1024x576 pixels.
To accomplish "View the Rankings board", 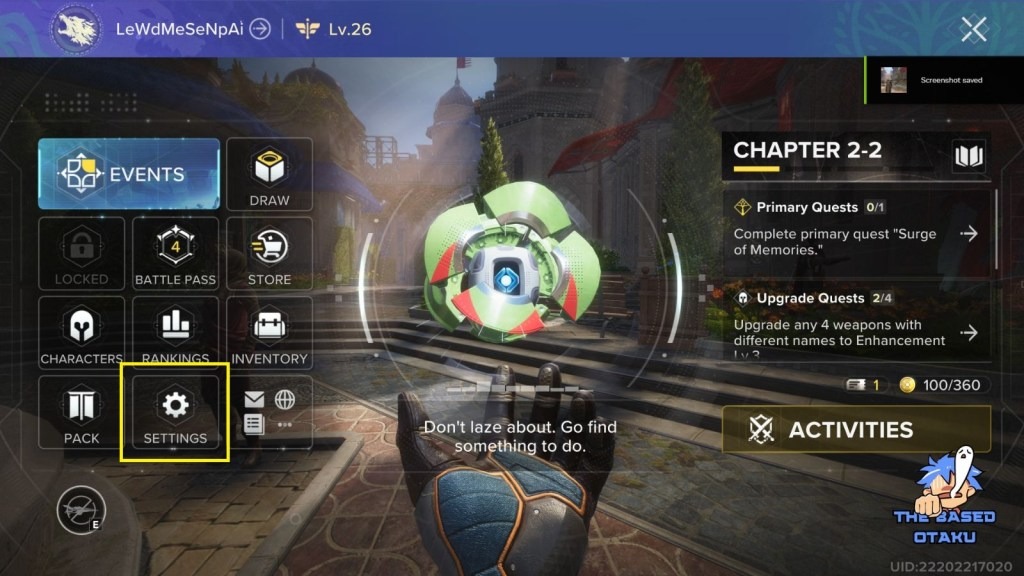I will coord(175,333).
